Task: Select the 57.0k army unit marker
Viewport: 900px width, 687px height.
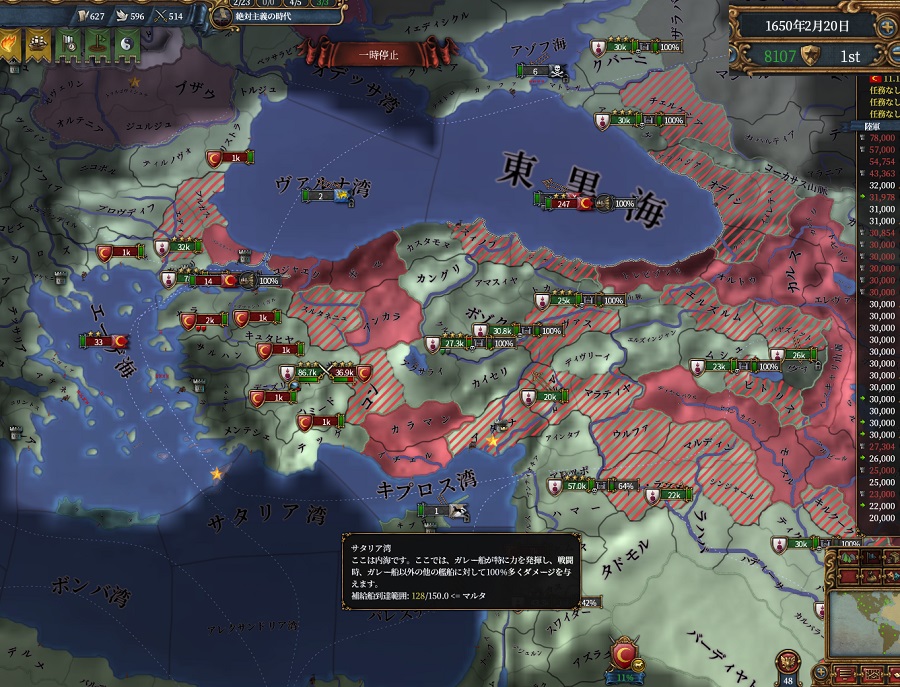Action: click(576, 486)
